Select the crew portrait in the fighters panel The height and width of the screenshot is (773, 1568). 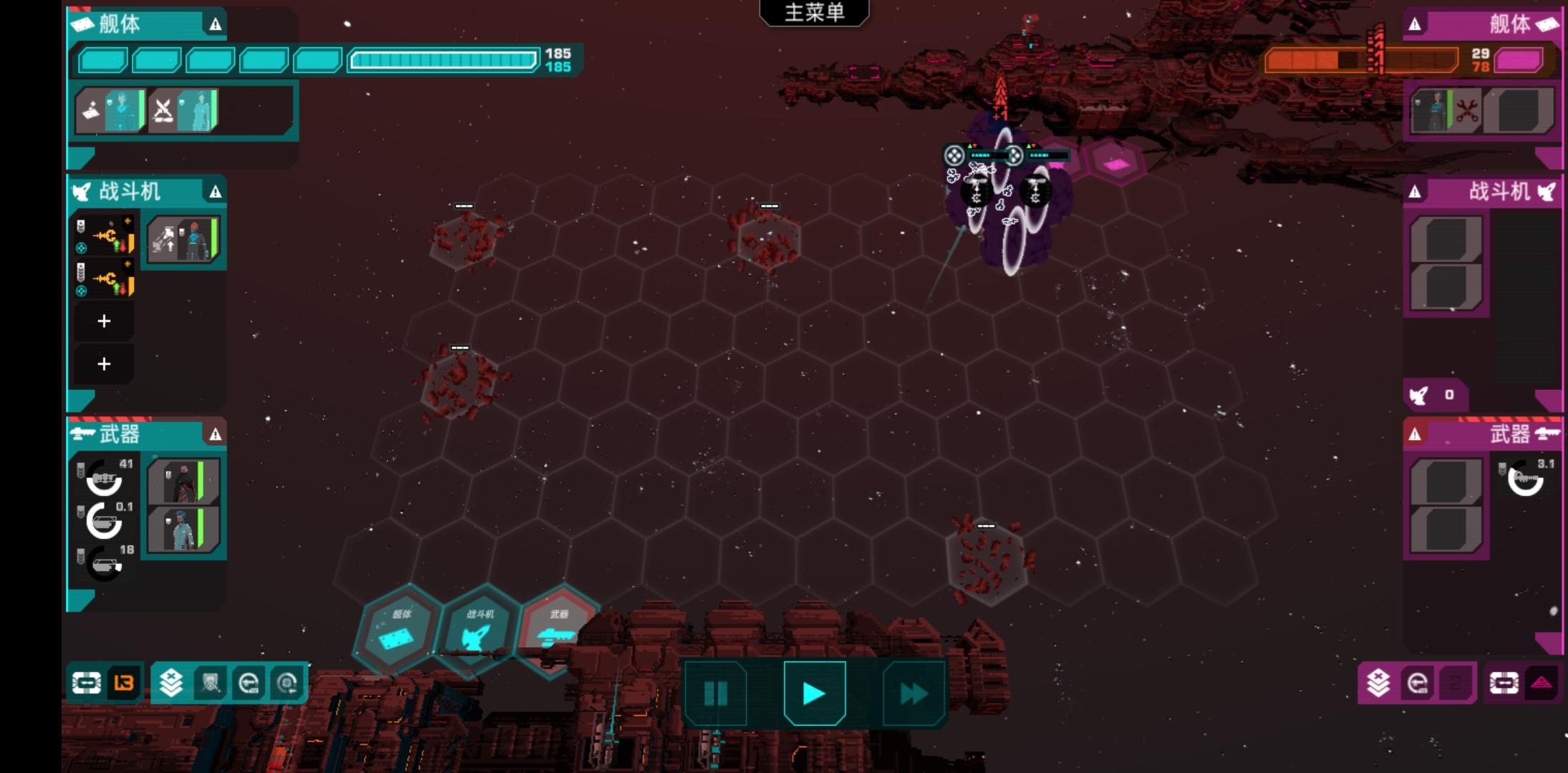[x=183, y=239]
